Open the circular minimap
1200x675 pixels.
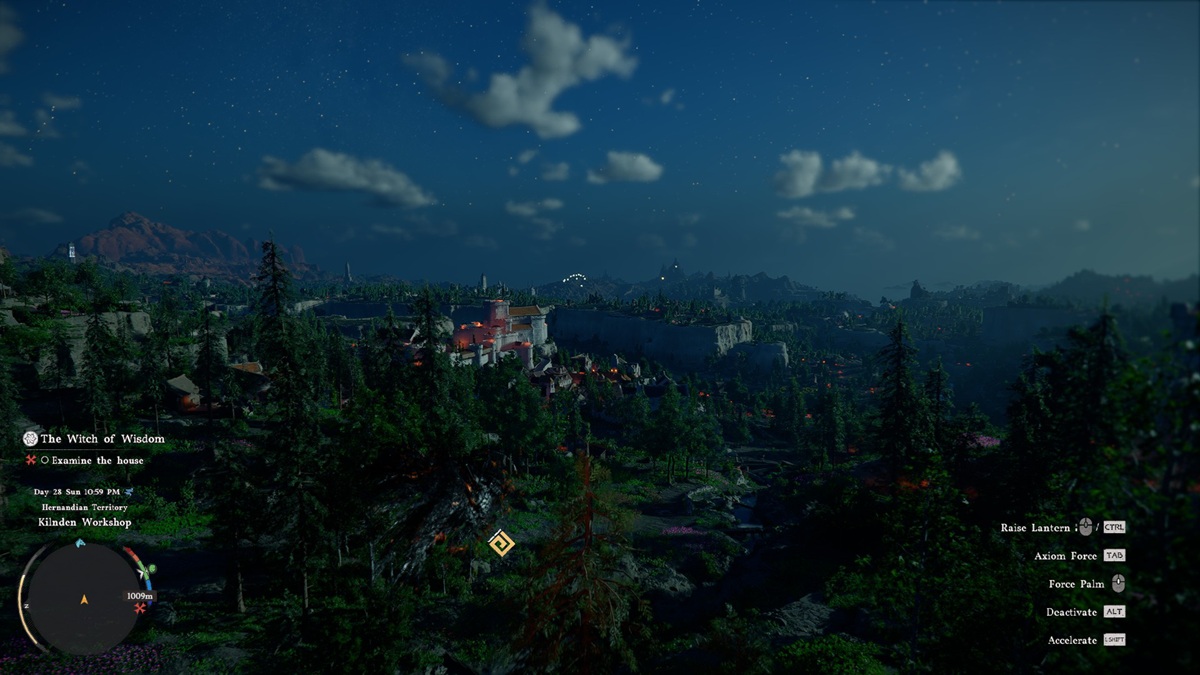(83, 598)
